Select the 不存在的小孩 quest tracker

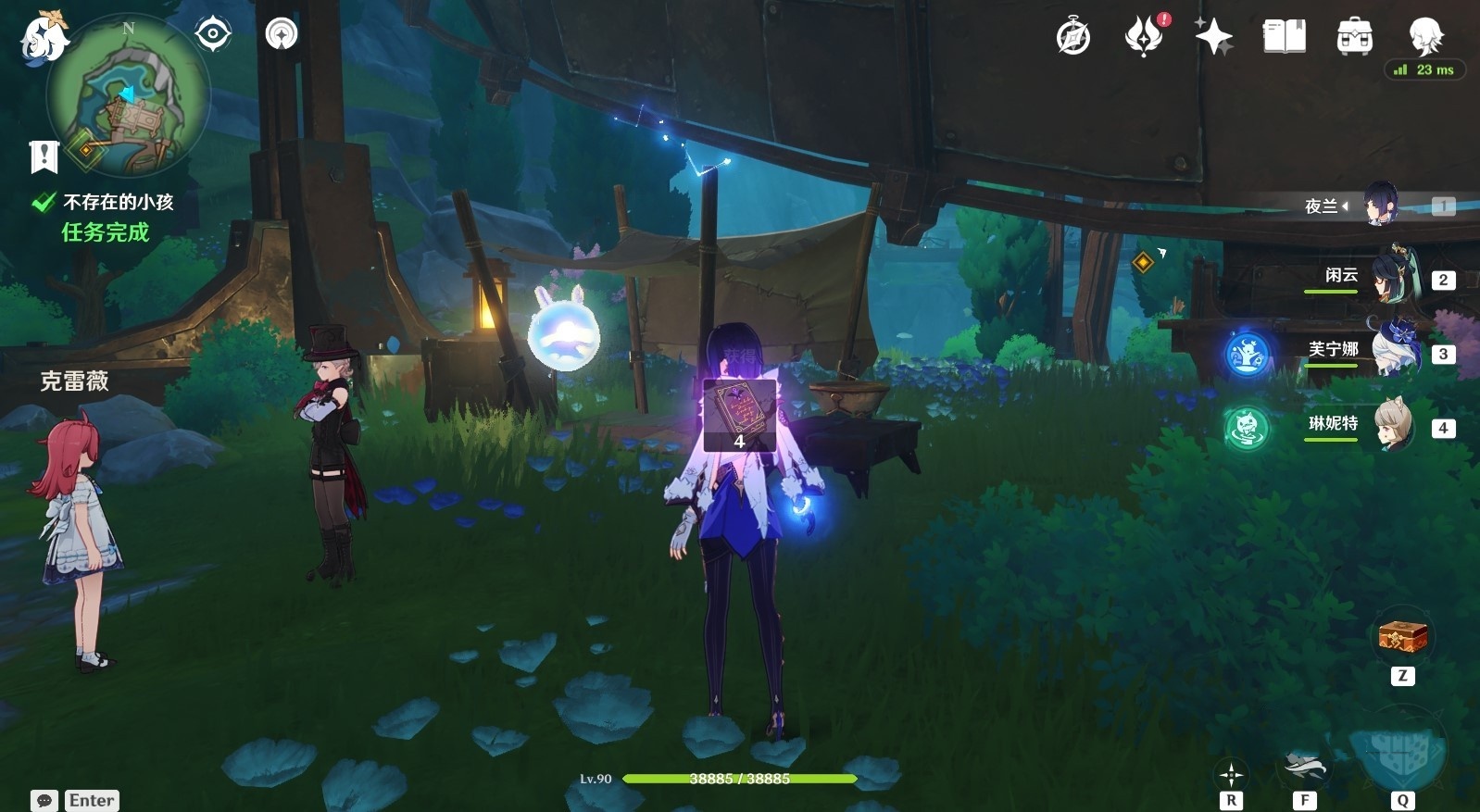118,202
